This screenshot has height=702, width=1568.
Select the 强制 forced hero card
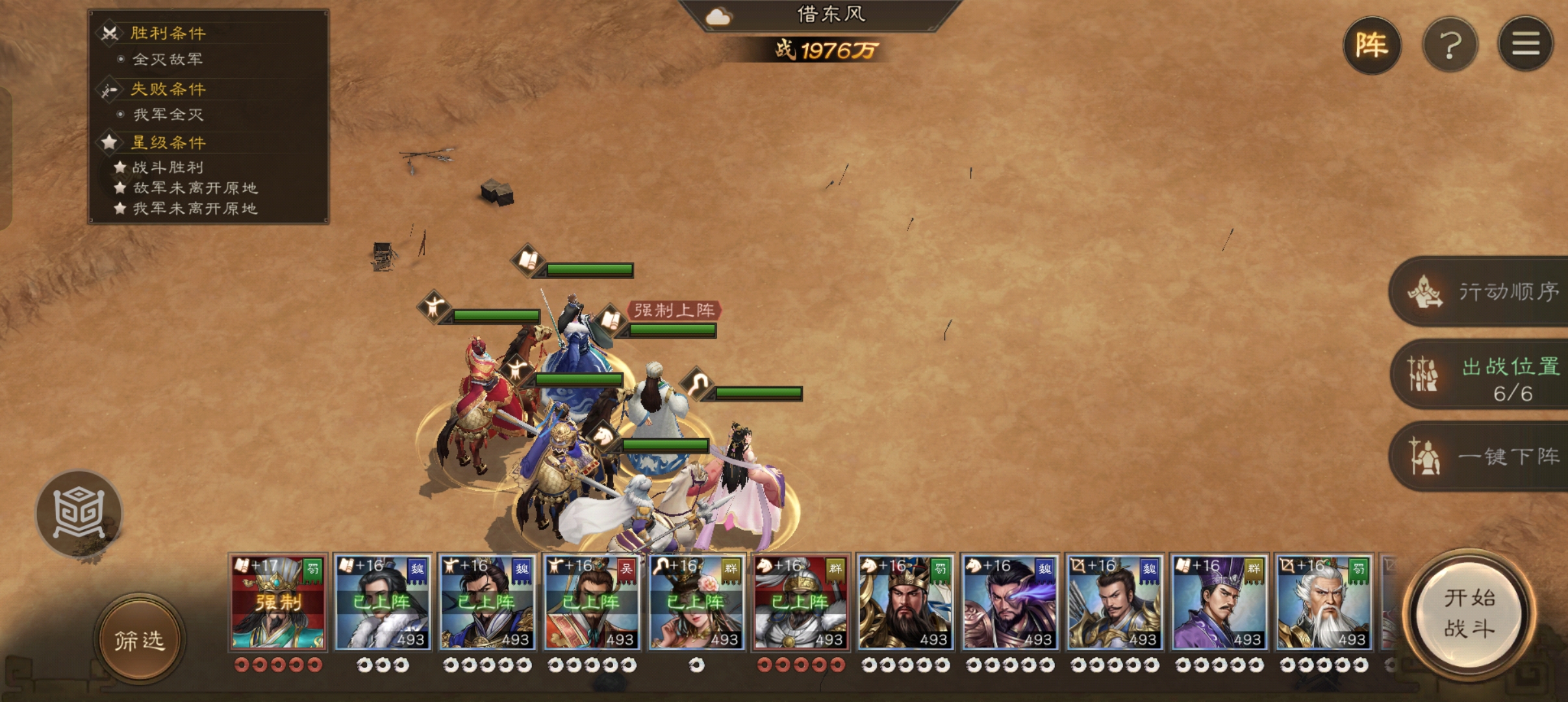coord(278,603)
